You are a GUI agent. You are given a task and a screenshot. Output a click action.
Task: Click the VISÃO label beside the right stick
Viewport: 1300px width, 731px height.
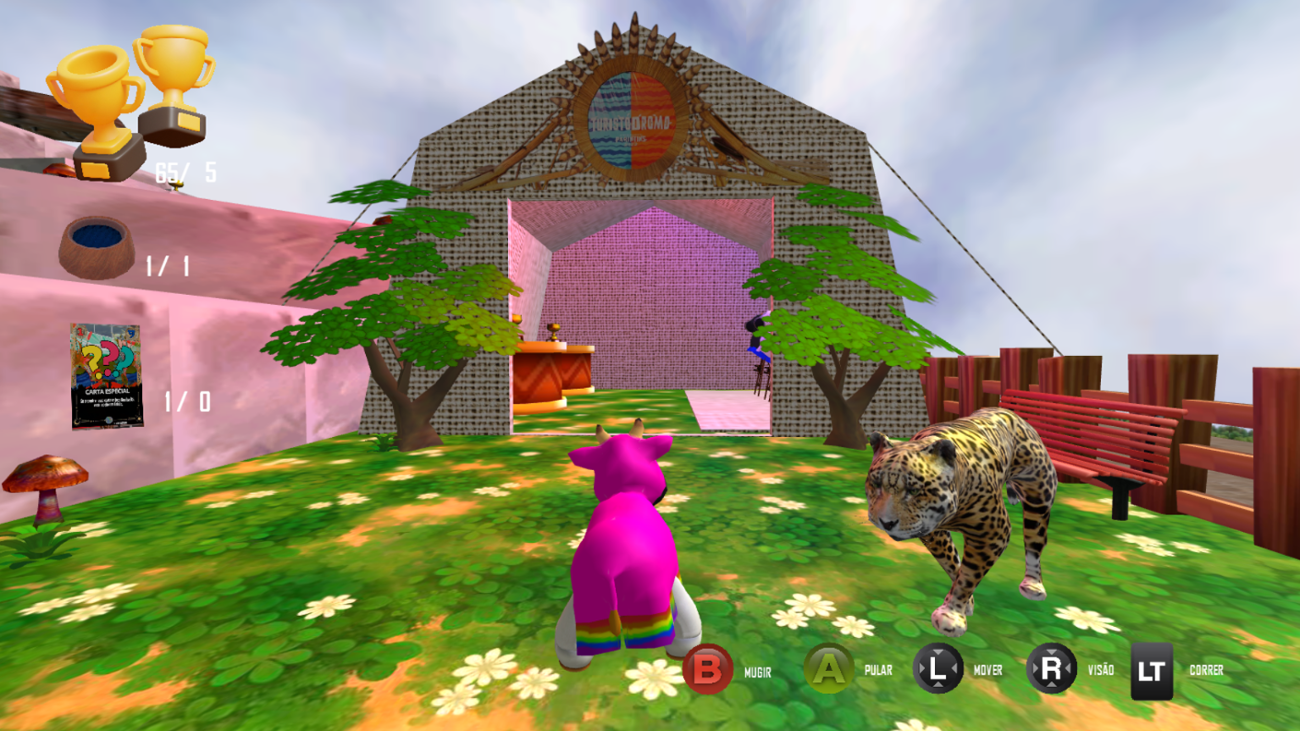pyautogui.click(x=1099, y=671)
